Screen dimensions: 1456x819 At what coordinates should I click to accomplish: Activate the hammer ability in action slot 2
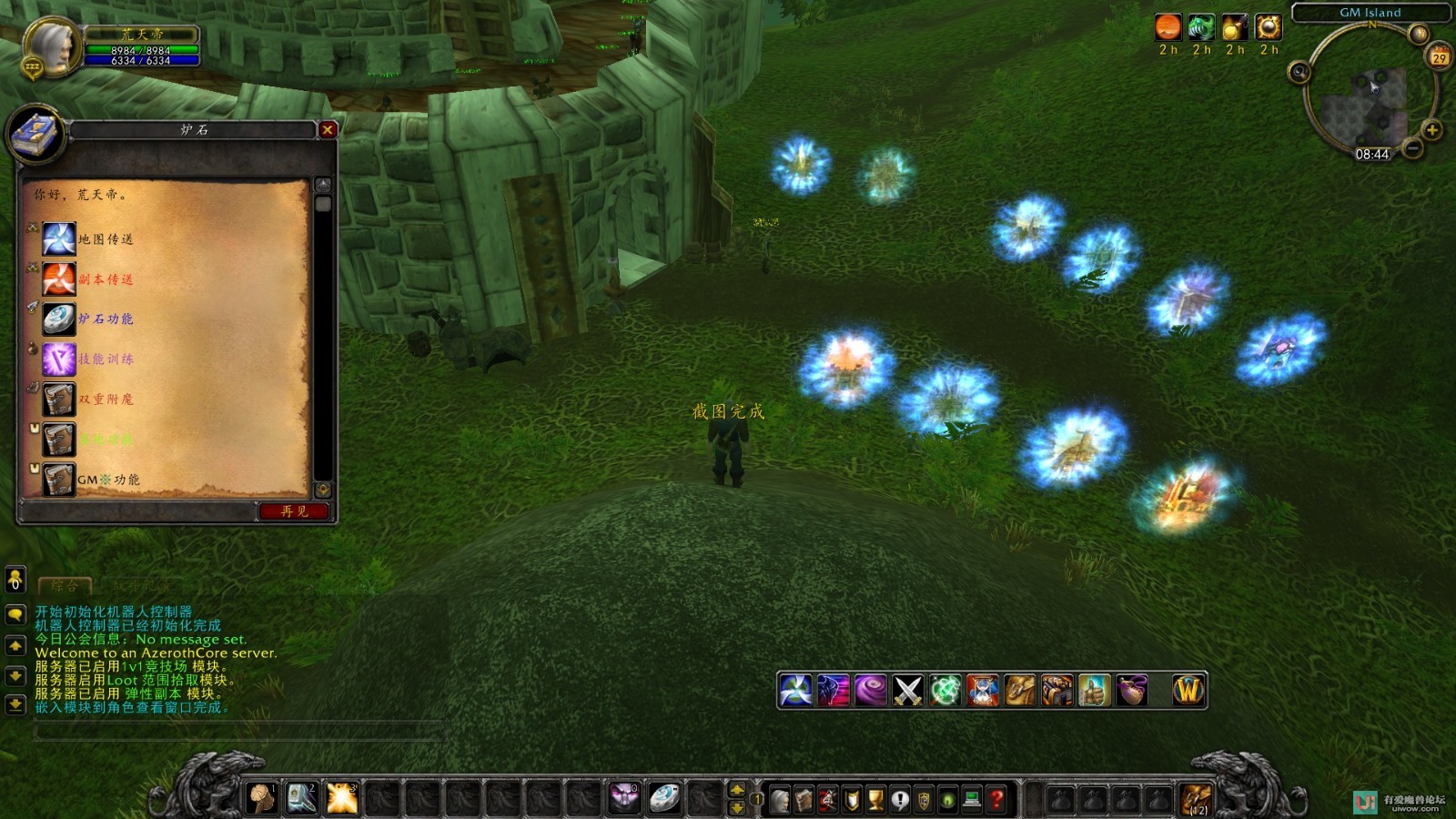tap(301, 798)
